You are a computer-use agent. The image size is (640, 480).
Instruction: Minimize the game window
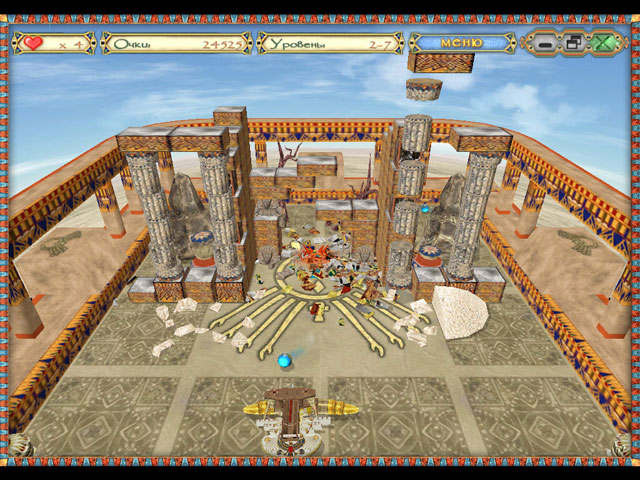coord(544,43)
